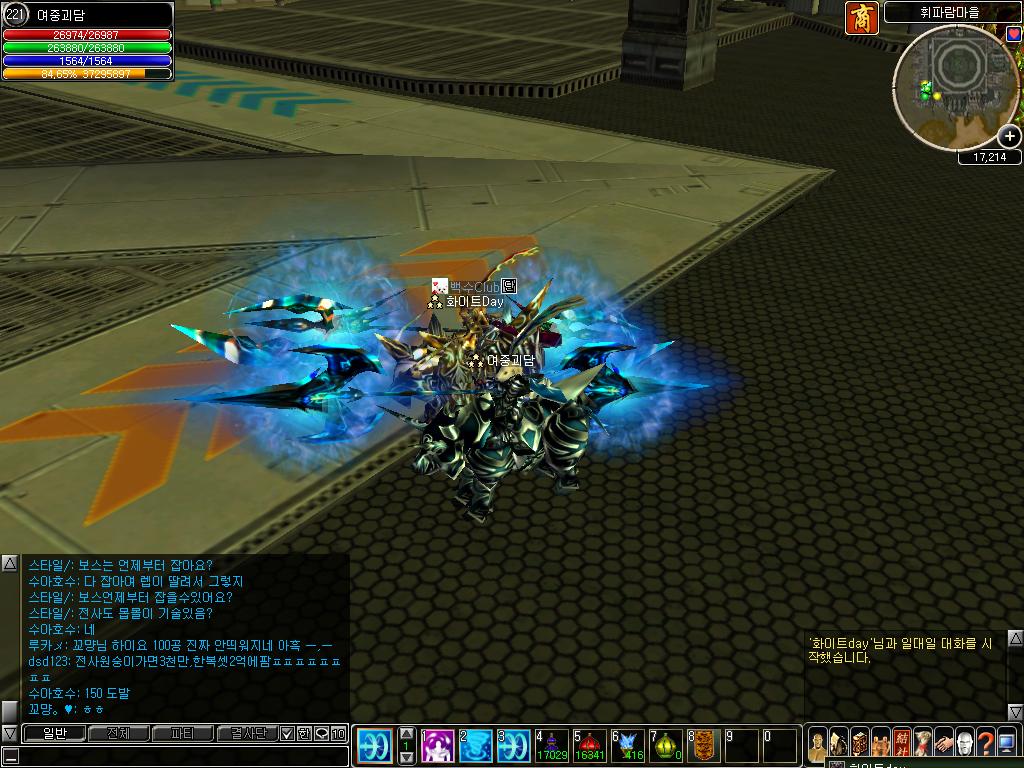This screenshot has height=768, width=1024.
Task: Open the handshake trade menu icon
Action: [943, 743]
